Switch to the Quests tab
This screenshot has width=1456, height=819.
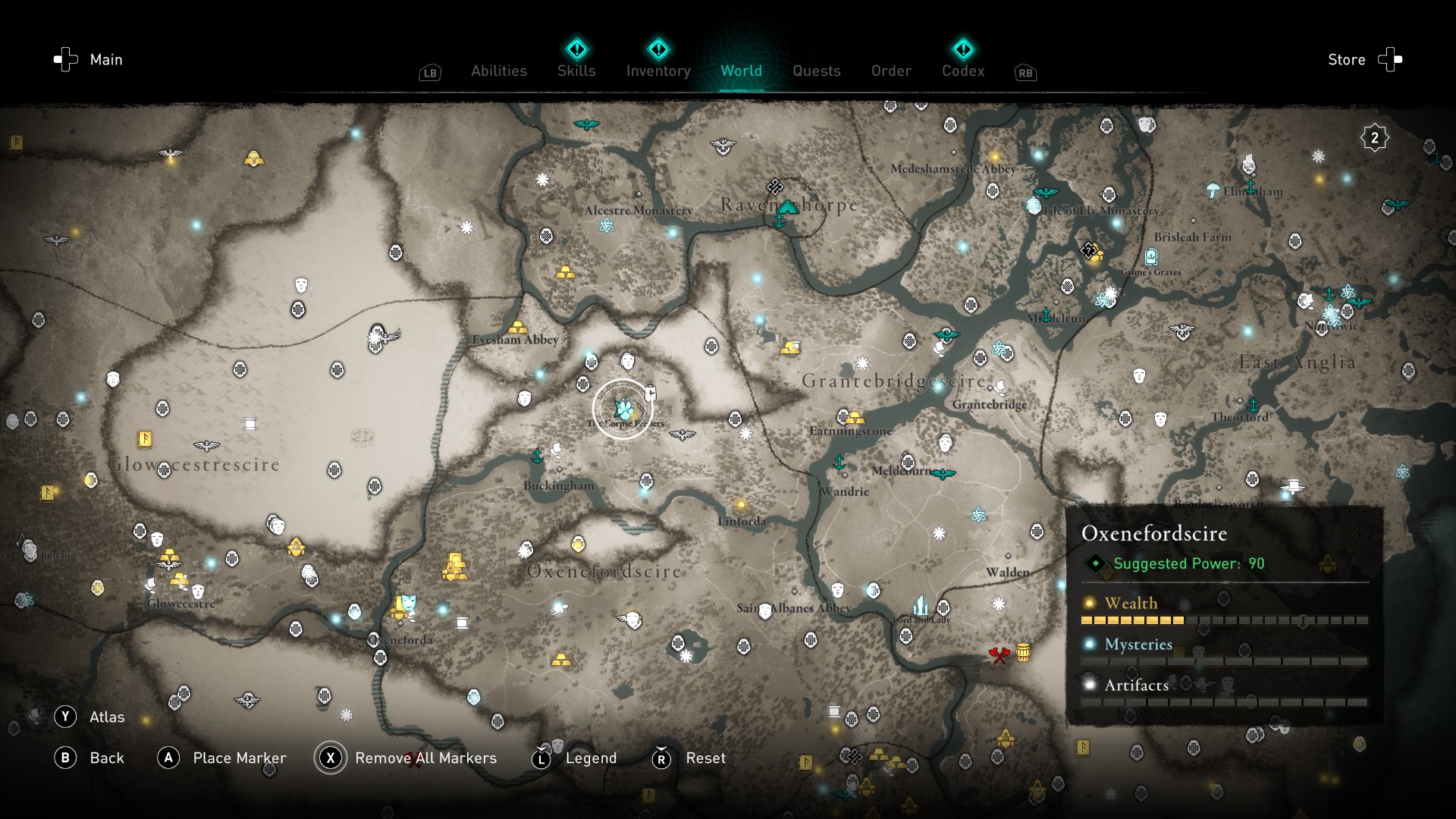point(816,71)
